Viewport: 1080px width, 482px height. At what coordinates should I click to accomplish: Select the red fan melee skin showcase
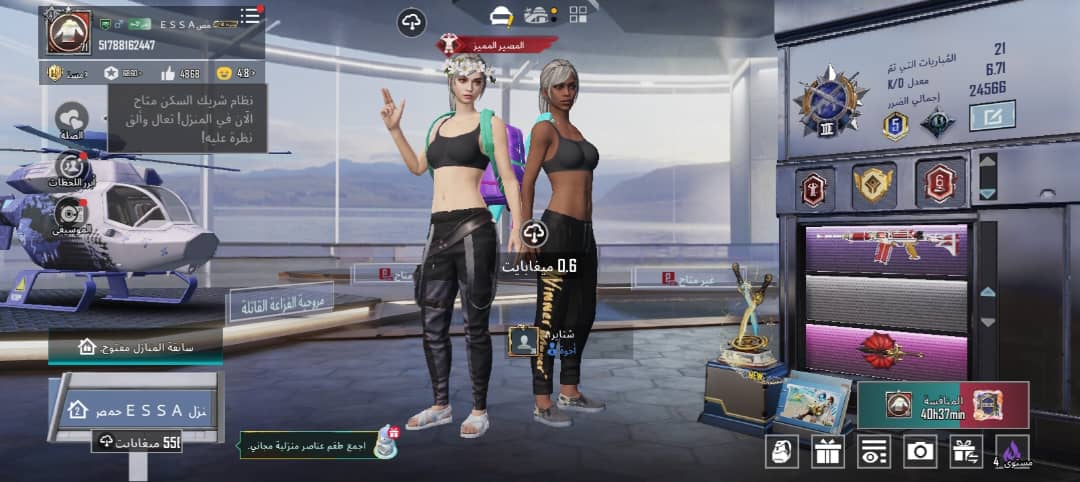coord(886,351)
